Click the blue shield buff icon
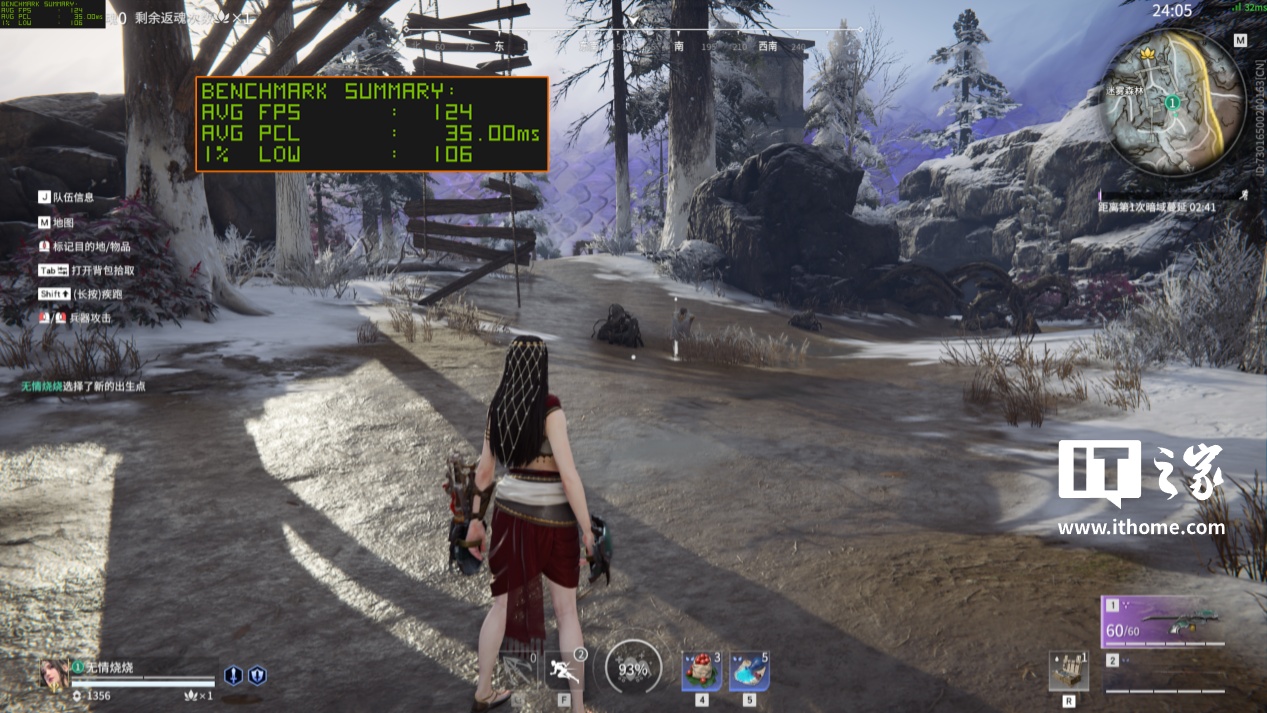The height and width of the screenshot is (713, 1267). [257, 676]
